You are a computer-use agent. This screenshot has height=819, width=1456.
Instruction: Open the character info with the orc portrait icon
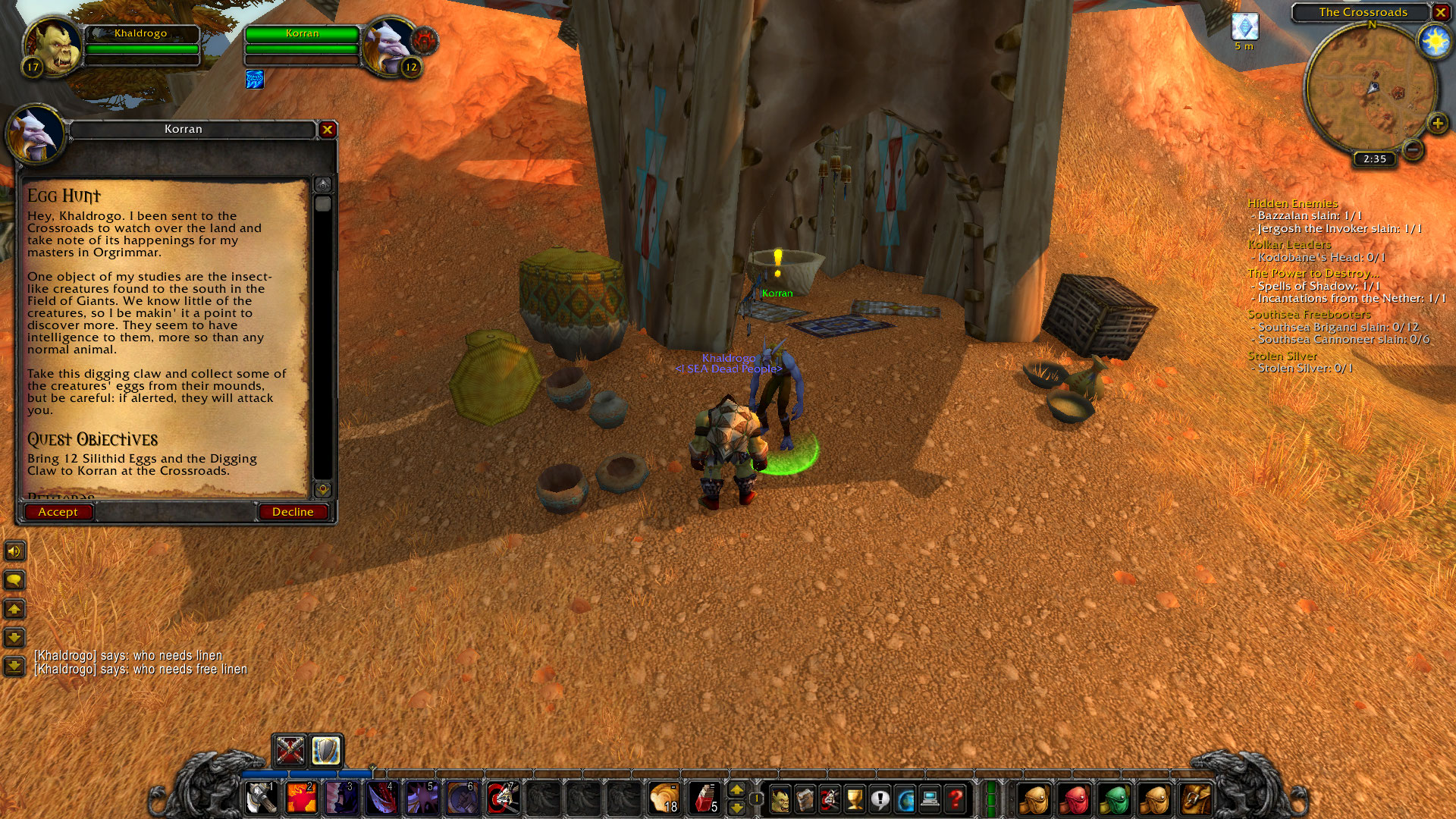click(x=780, y=798)
